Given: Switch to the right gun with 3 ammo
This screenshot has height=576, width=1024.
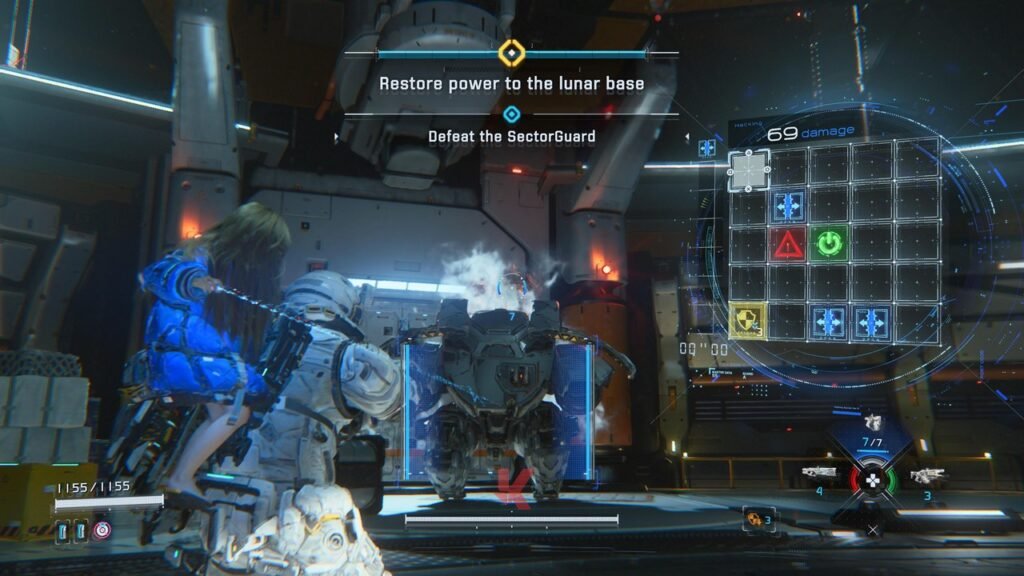Looking at the screenshot, I should (x=928, y=476).
